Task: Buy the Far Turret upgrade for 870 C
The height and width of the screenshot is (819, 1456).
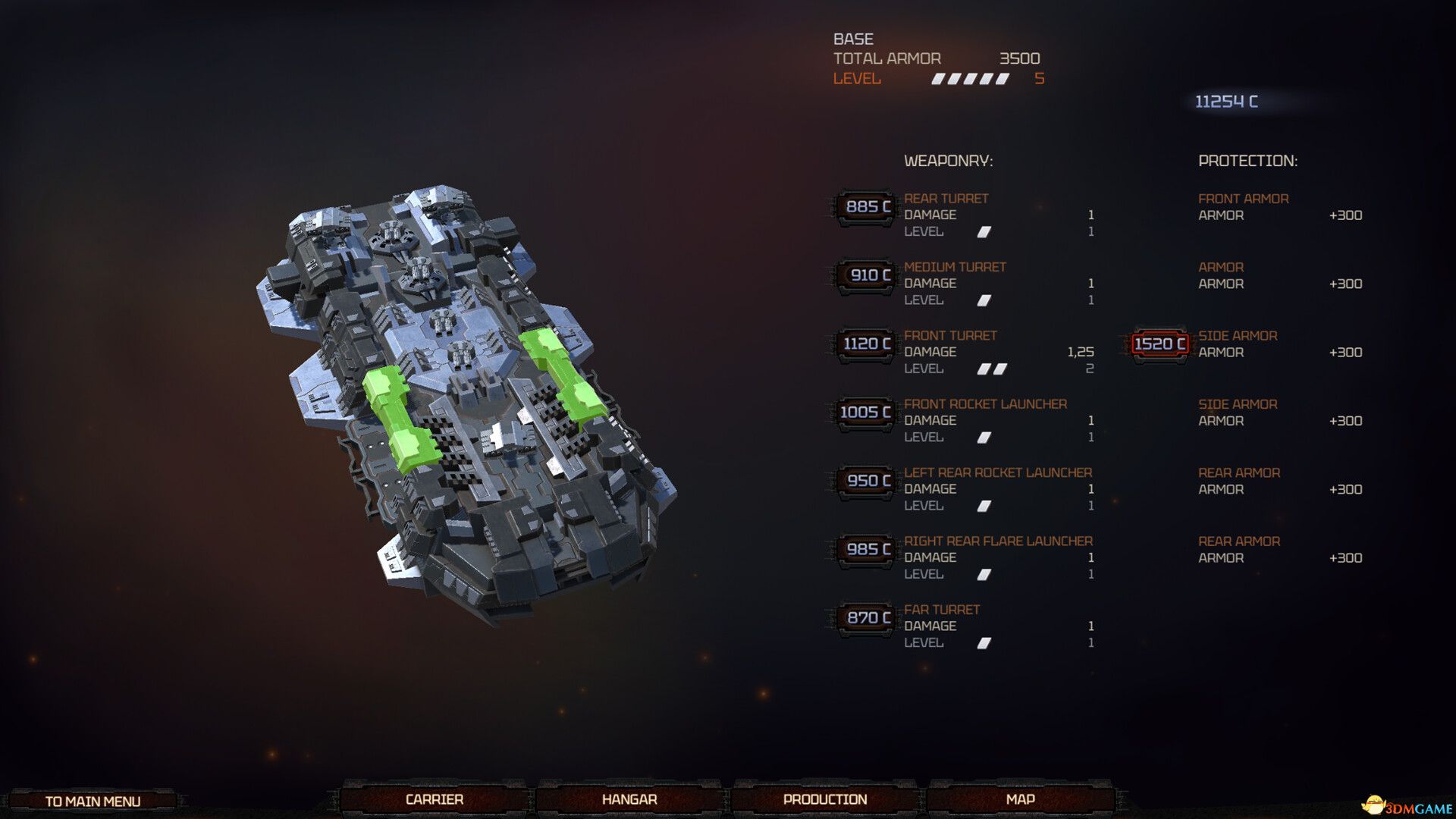Action: [x=865, y=618]
